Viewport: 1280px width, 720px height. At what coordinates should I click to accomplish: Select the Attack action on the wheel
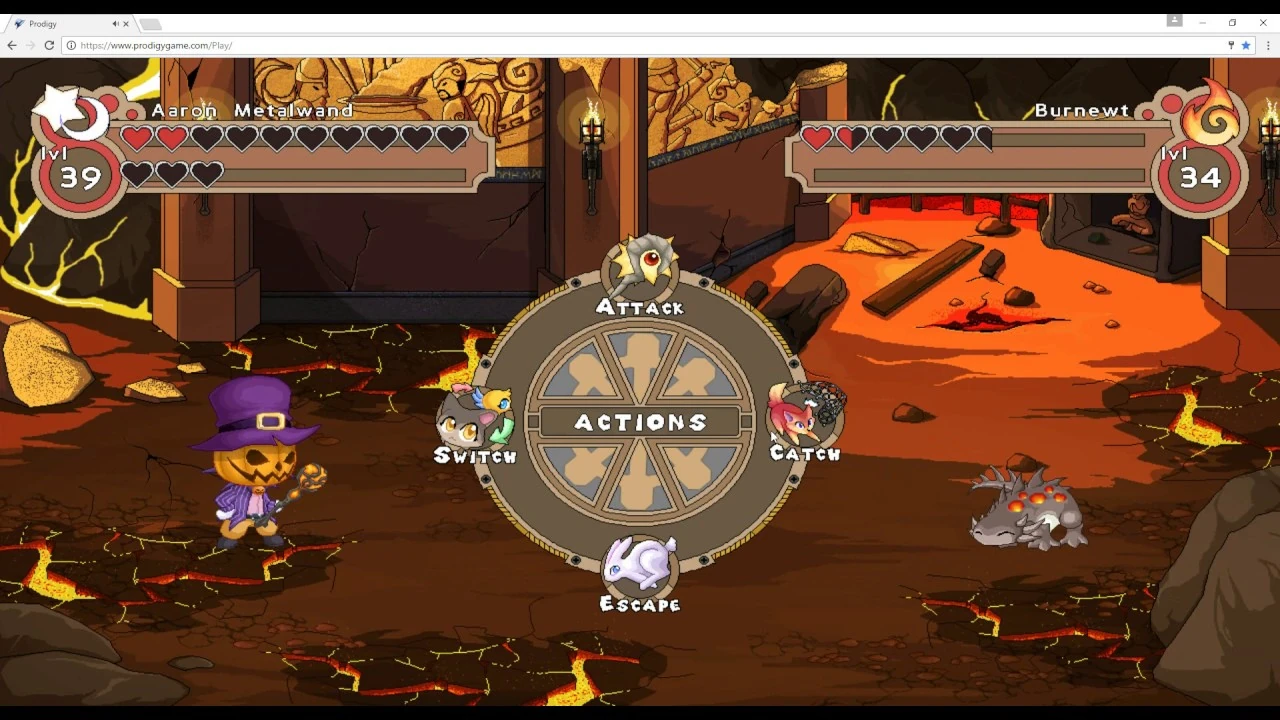click(x=640, y=270)
